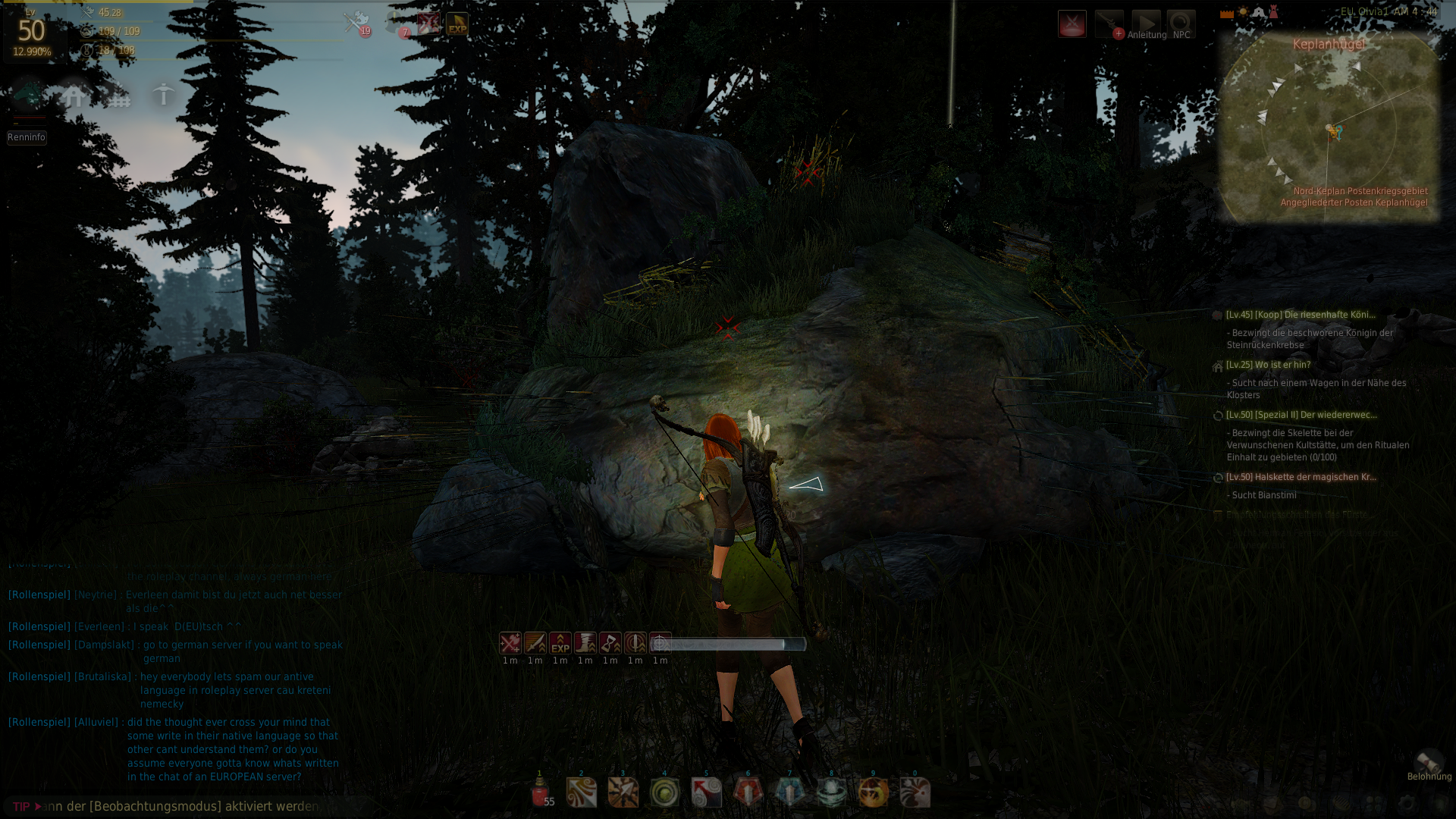1456x819 pixels.
Task: Open the crossed weapons notification with badge 19
Action: pyautogui.click(x=356, y=24)
